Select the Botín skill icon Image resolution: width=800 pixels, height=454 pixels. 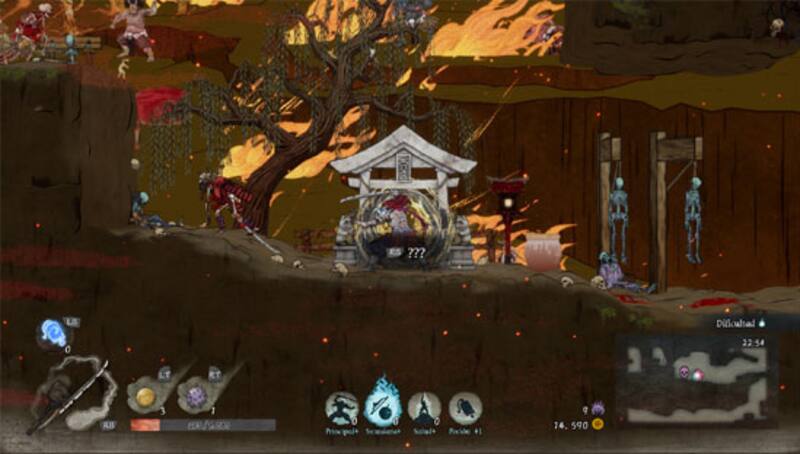tap(465, 408)
